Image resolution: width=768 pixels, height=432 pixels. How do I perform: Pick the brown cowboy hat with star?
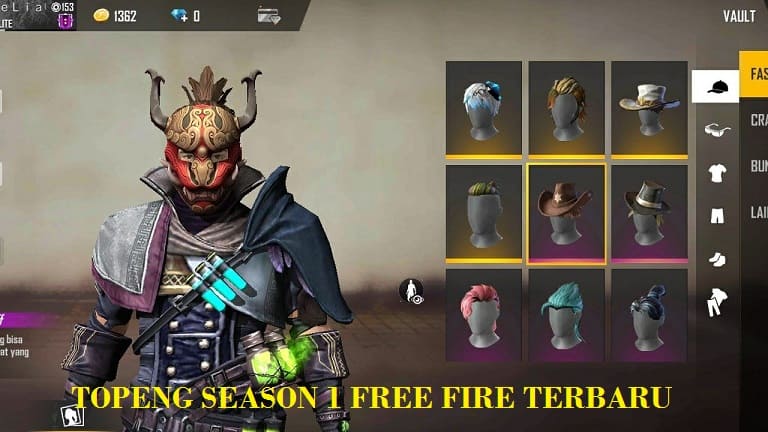click(566, 212)
